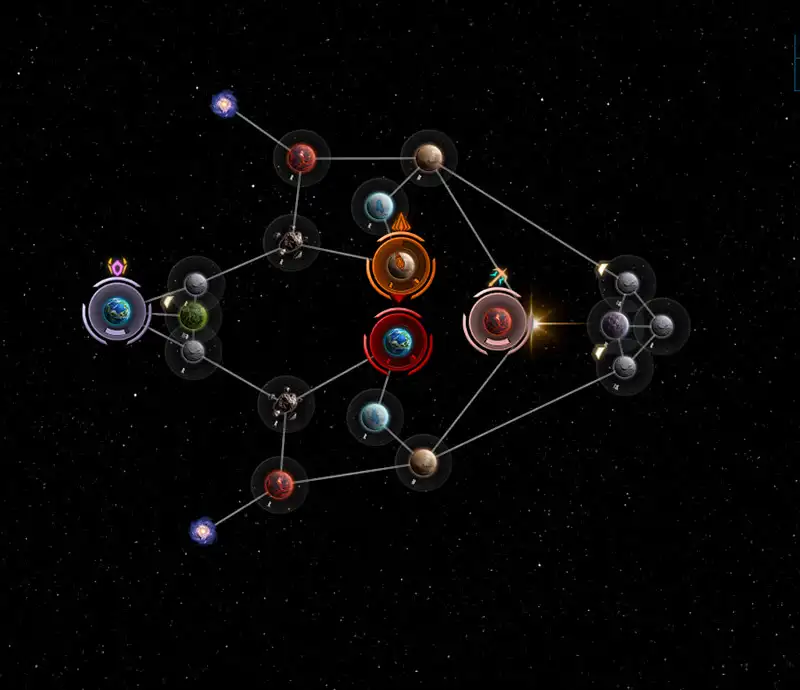Screen dimensions: 800x690
Task: Select the purple-ringed Earth-like homeworld
Action: click(117, 311)
